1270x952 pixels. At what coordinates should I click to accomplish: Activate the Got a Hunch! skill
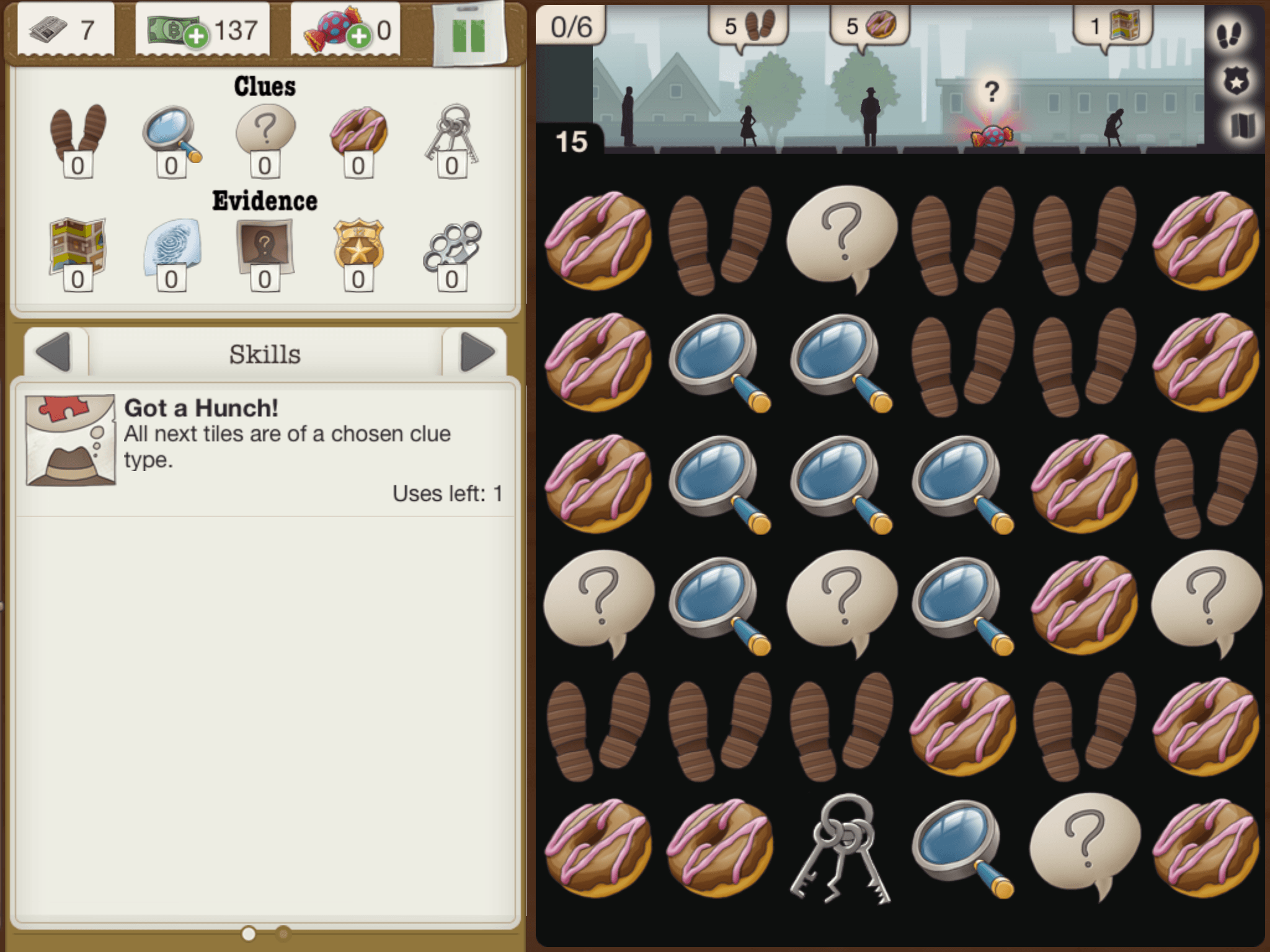click(71, 440)
